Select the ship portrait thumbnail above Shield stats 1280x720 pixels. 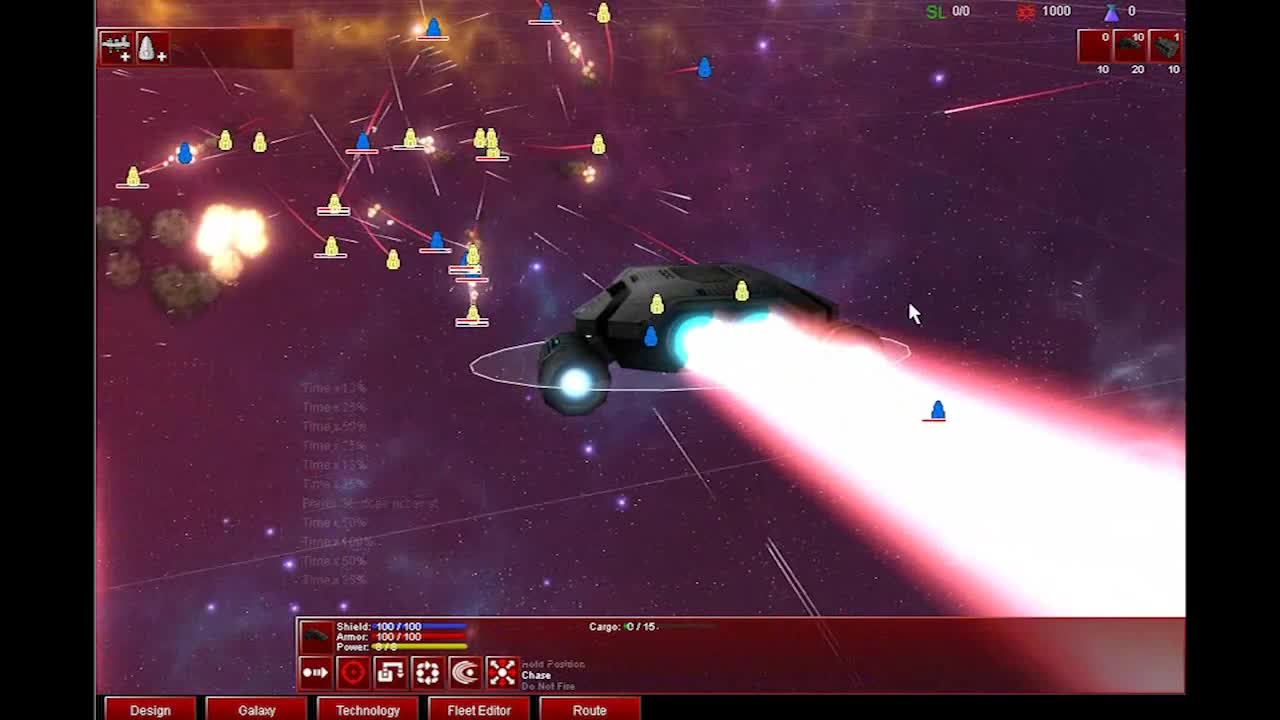pos(316,637)
